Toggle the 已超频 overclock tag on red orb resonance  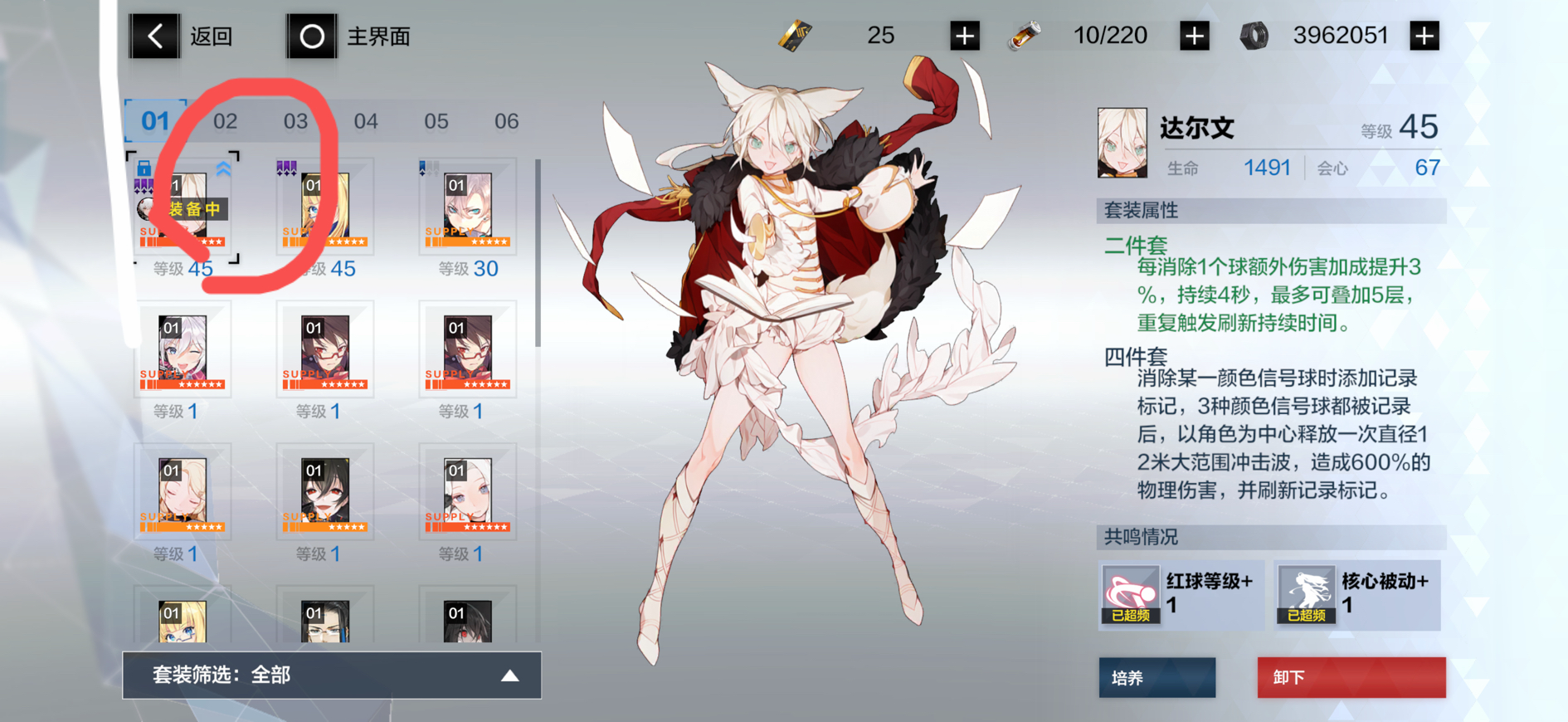point(1130,617)
